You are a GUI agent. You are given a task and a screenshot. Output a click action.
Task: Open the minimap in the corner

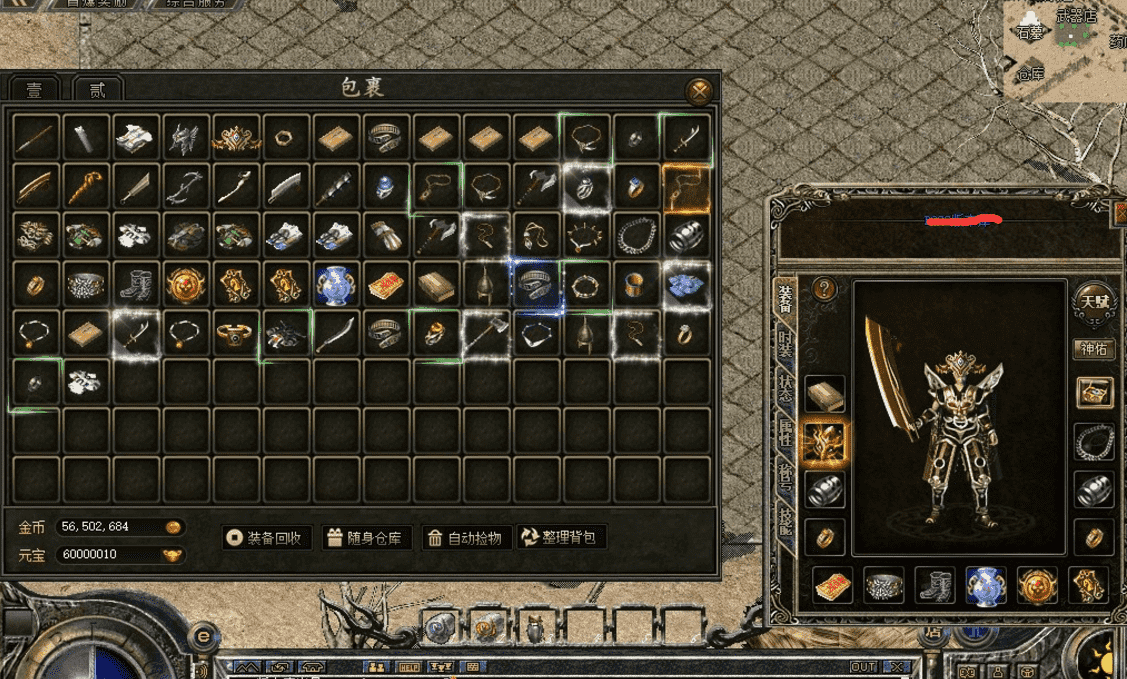1064,50
